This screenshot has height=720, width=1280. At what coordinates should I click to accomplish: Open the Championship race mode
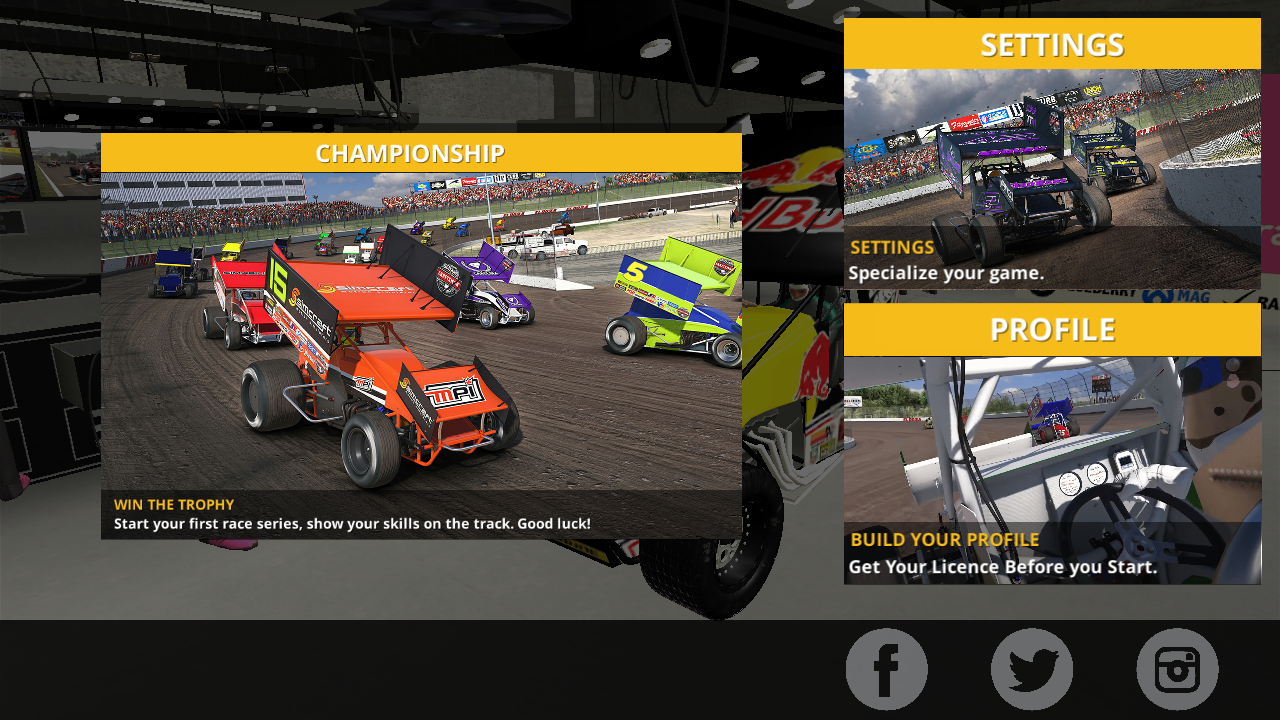(x=421, y=336)
